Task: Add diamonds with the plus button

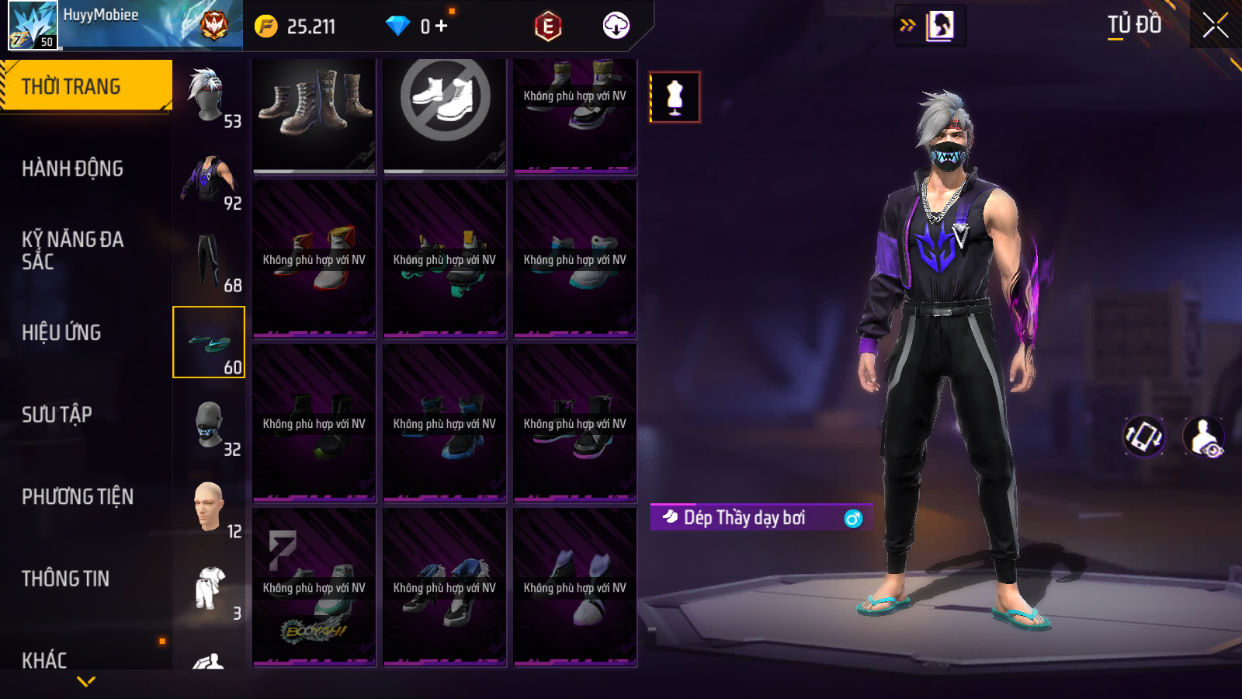Action: click(441, 27)
